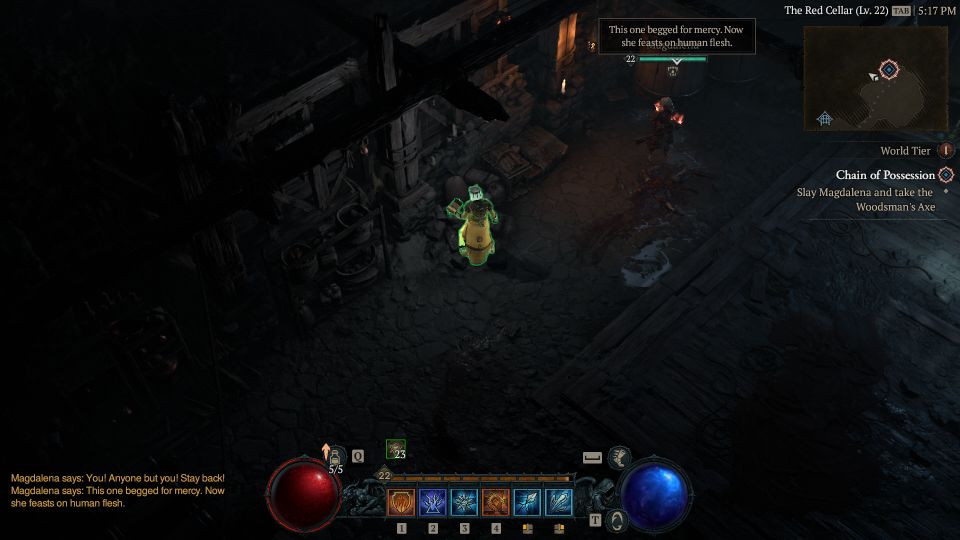Use the frost burst skill in slot 3

[x=465, y=502]
